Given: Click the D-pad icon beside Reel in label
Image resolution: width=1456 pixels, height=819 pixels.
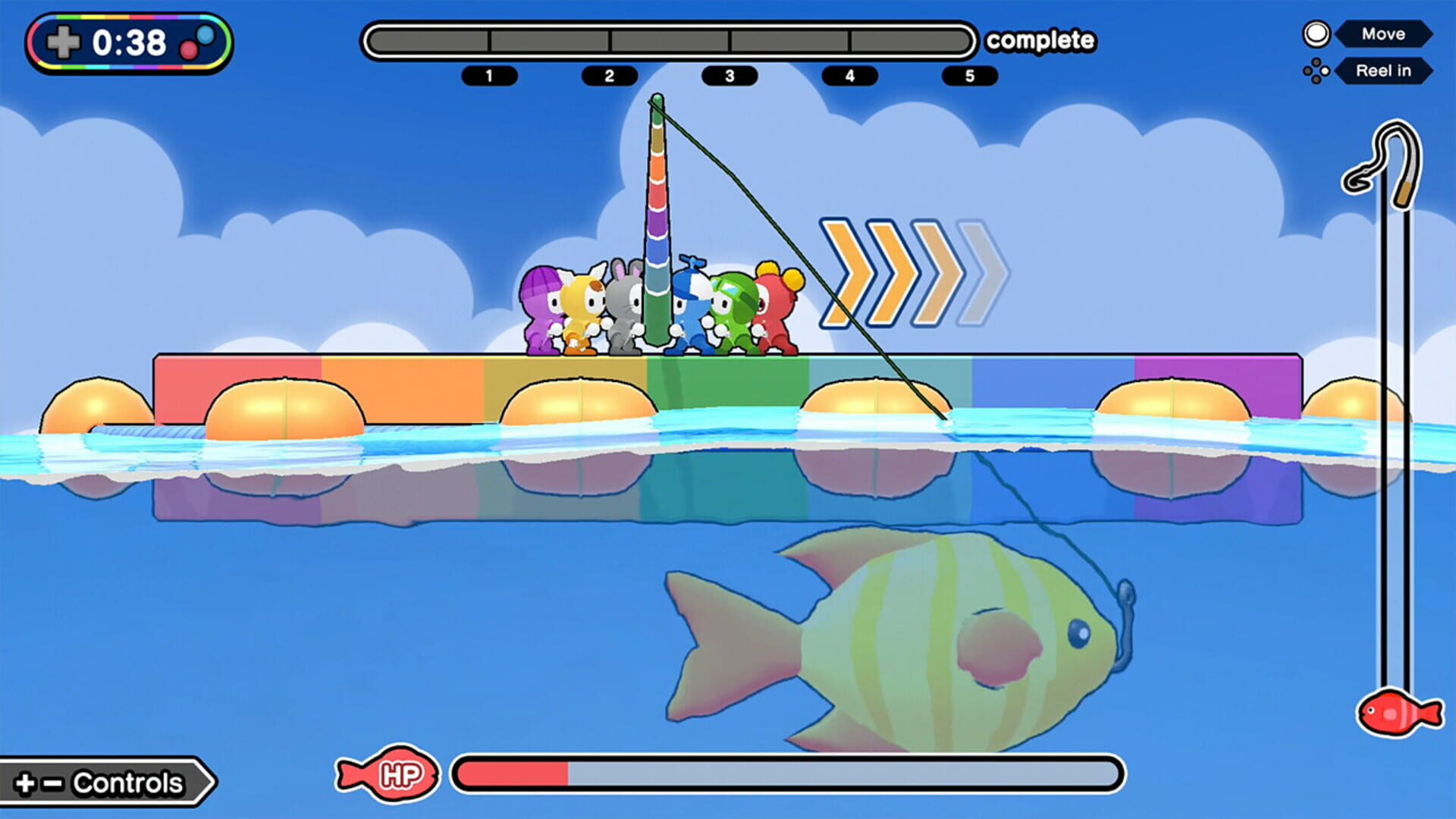Looking at the screenshot, I should pyautogui.click(x=1317, y=71).
